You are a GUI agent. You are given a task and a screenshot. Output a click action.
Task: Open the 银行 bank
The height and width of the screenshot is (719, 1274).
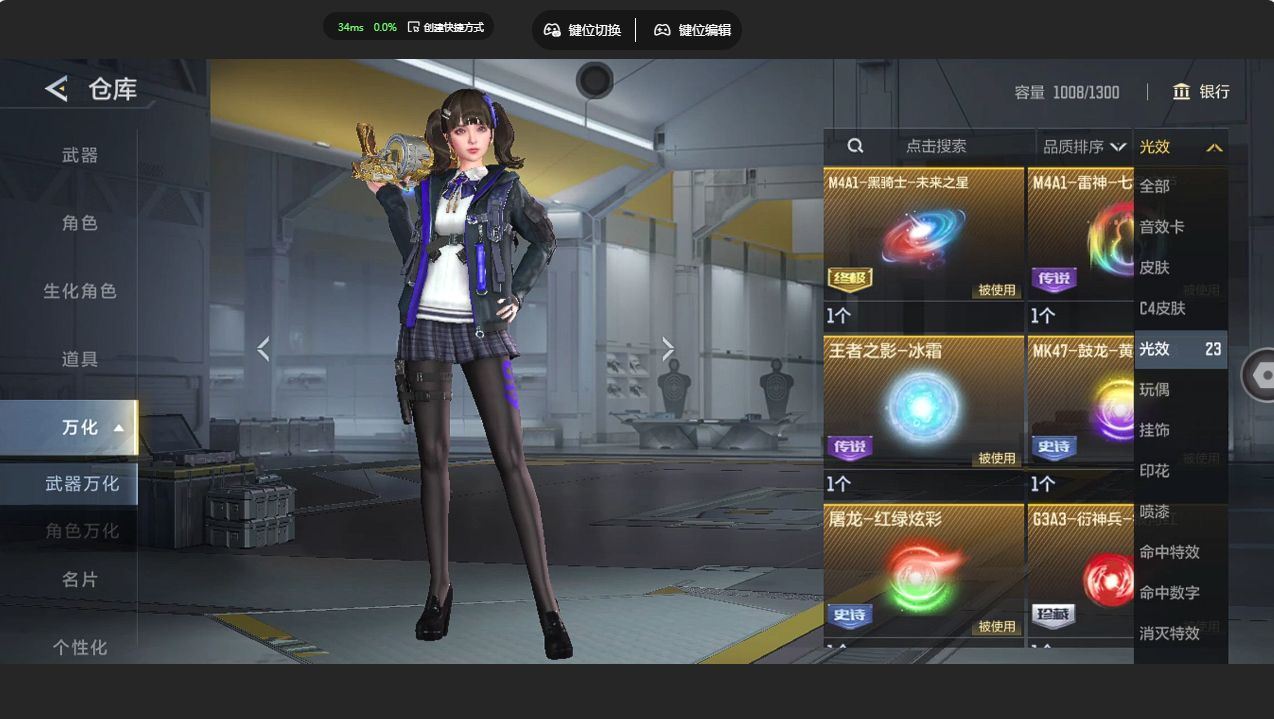coord(1201,92)
